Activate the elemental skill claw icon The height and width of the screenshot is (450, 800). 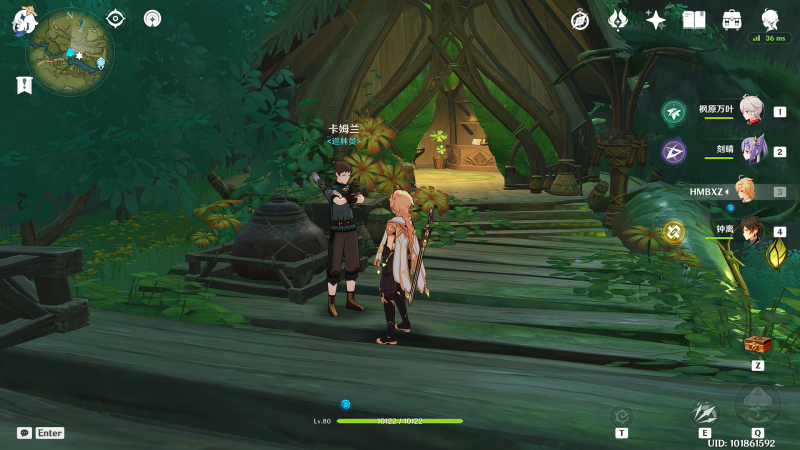click(x=705, y=412)
